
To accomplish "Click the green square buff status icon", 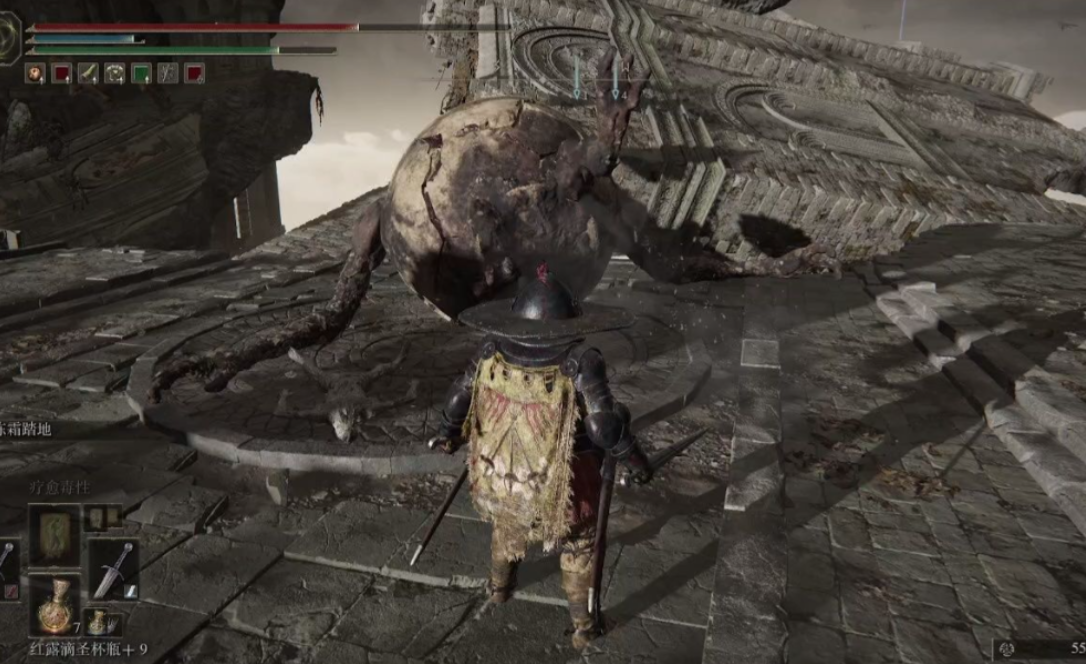I will tap(141, 73).
